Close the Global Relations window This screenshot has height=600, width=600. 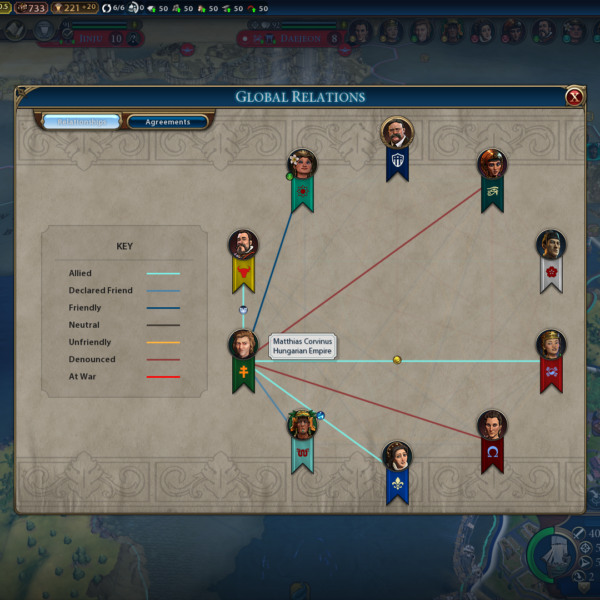(574, 97)
